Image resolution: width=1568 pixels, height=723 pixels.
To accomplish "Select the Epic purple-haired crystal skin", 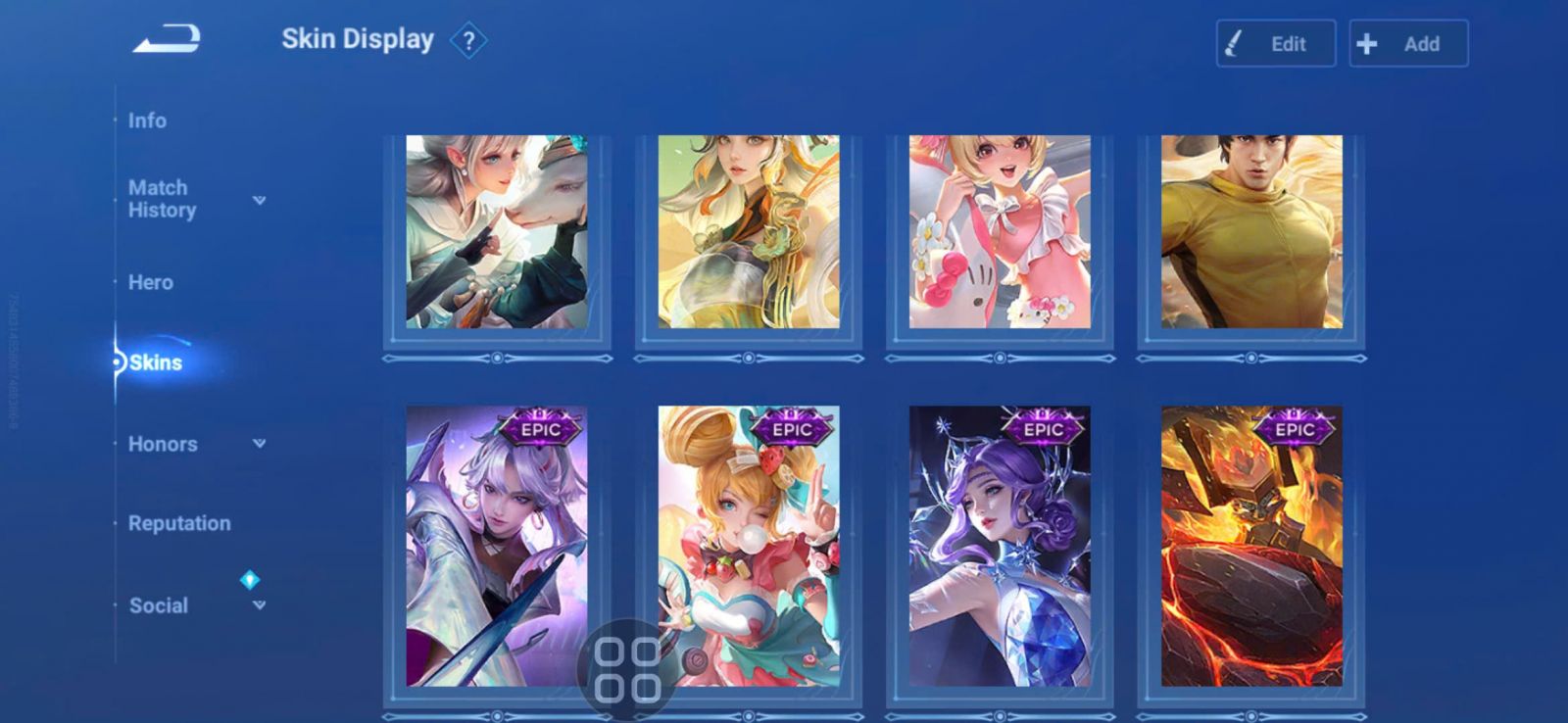I will [1000, 546].
